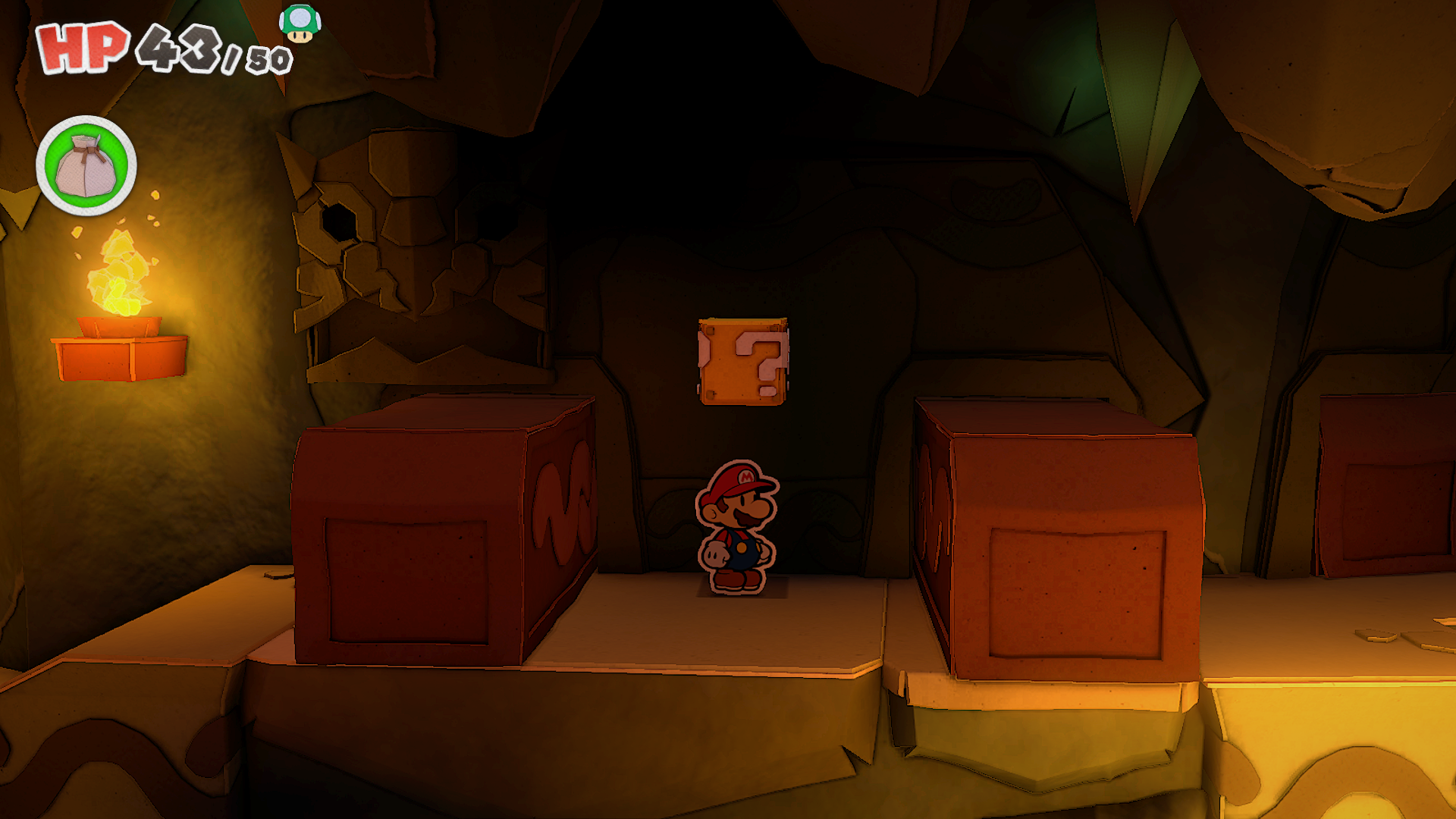This screenshot has height=819, width=1456.
Task: Open the confetti bag icon
Action: click(x=86, y=165)
